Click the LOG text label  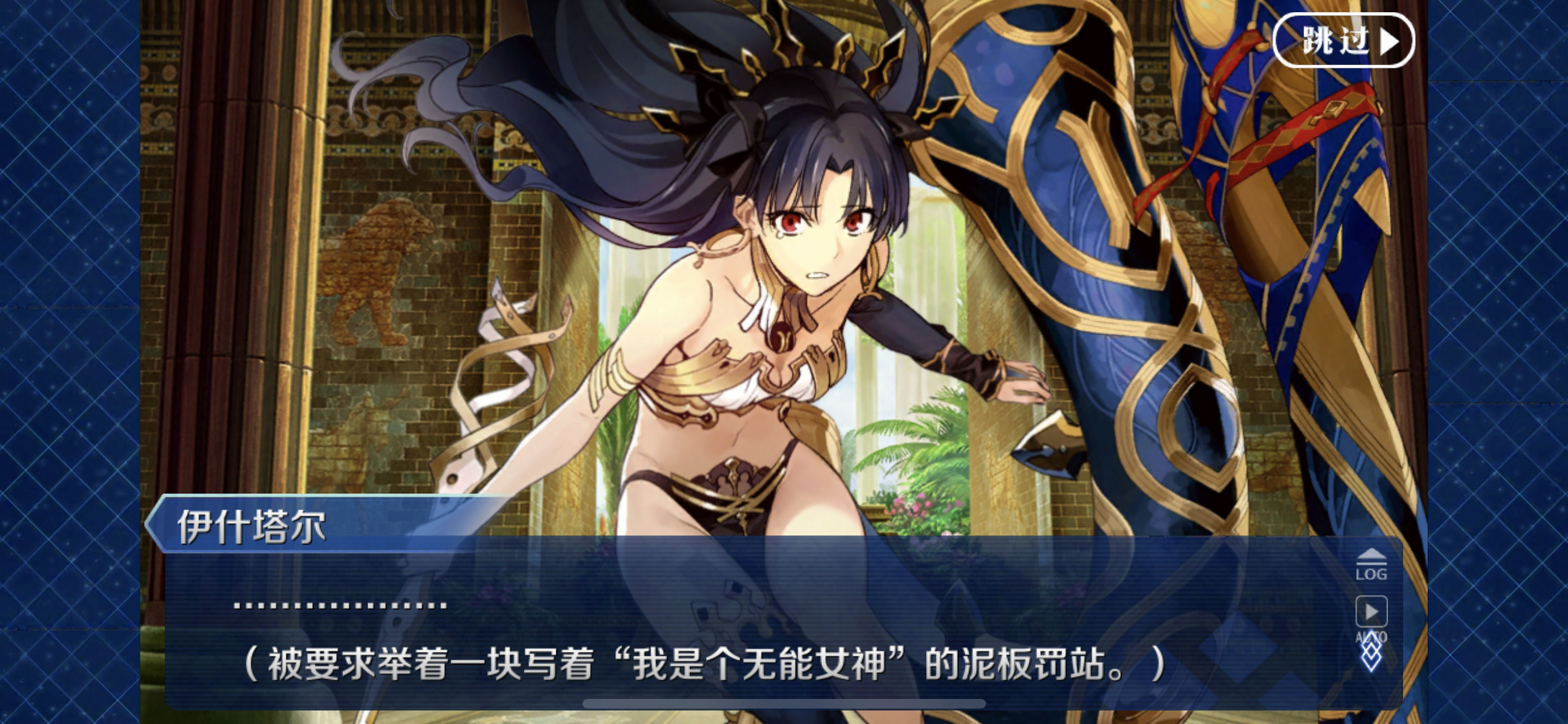point(1371,575)
